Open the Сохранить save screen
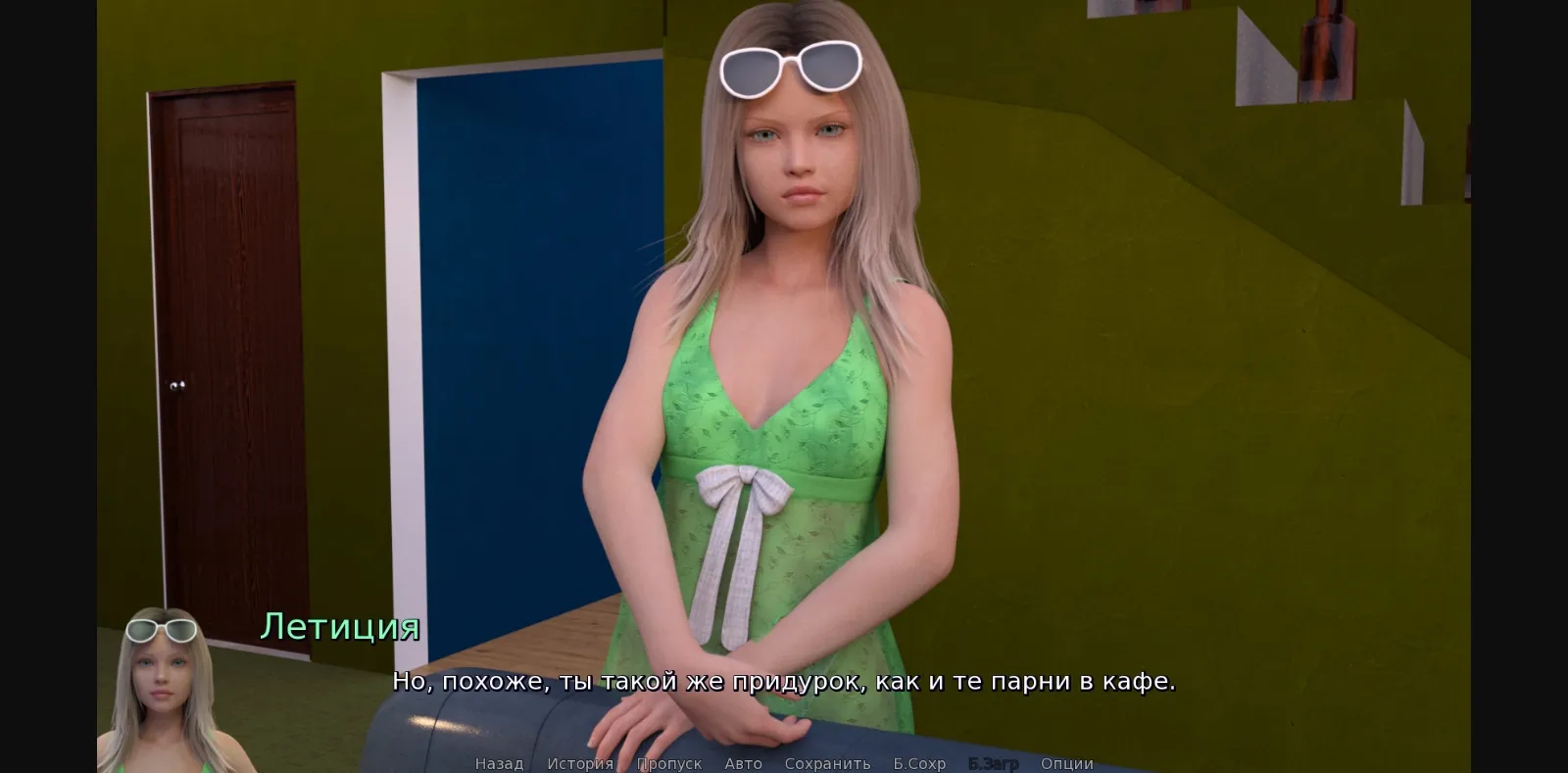 click(827, 763)
